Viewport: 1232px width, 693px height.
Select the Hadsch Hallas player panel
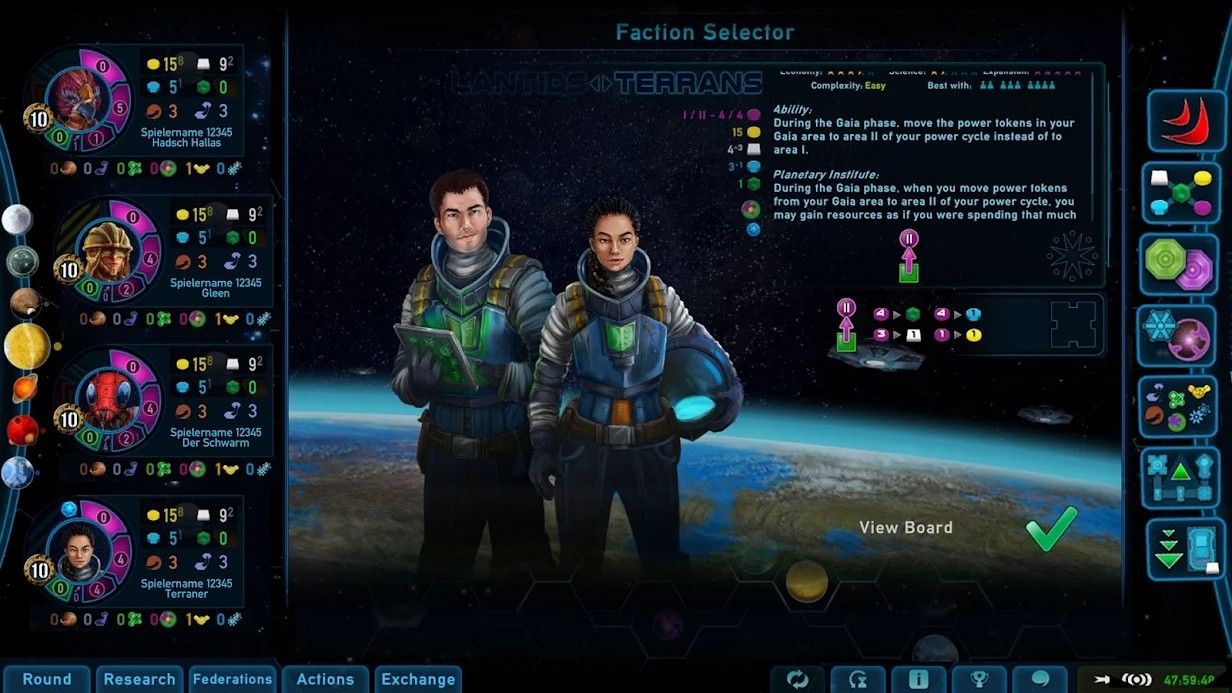coord(140,112)
